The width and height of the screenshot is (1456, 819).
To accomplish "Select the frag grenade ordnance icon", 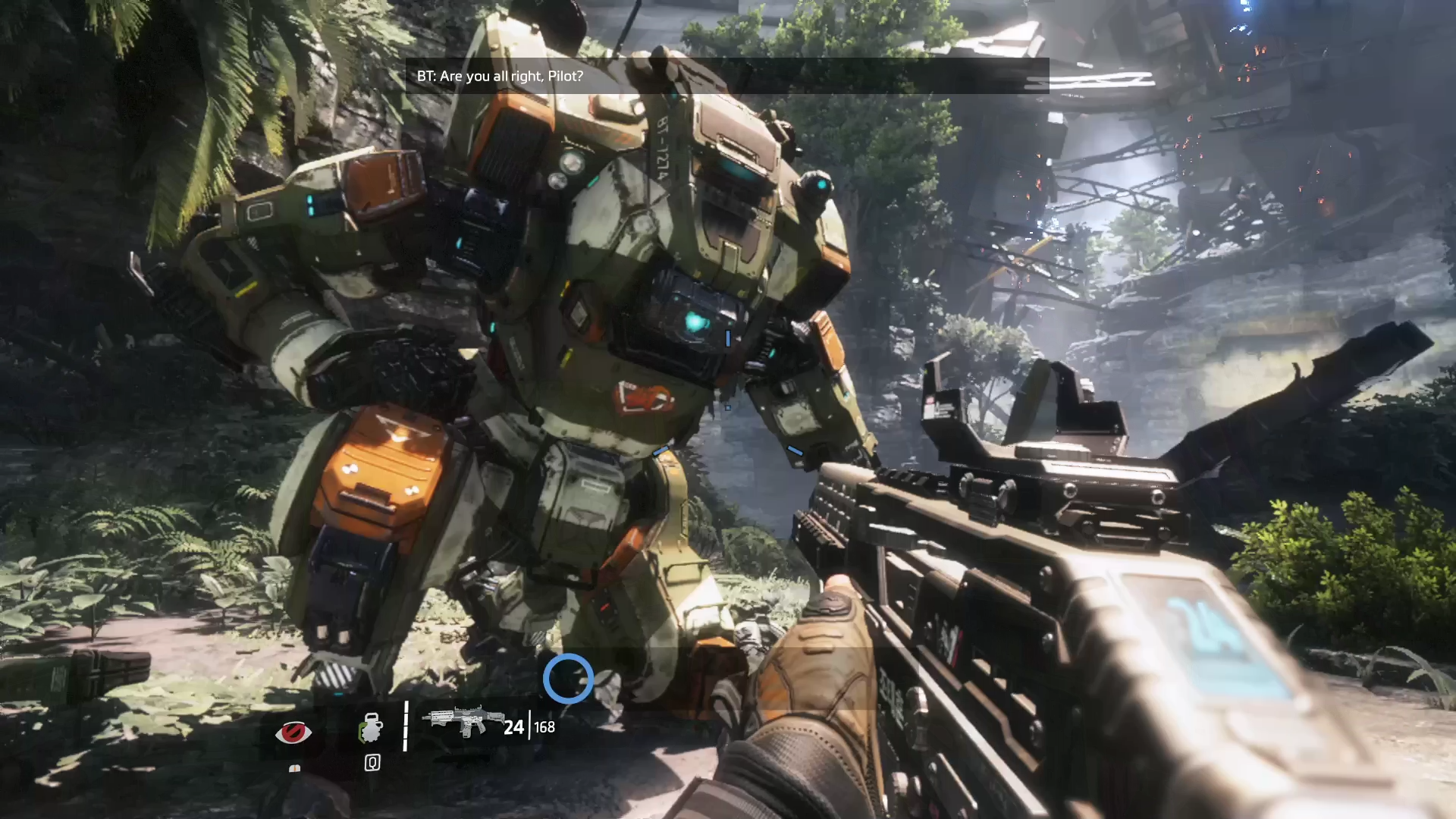I will tap(371, 727).
